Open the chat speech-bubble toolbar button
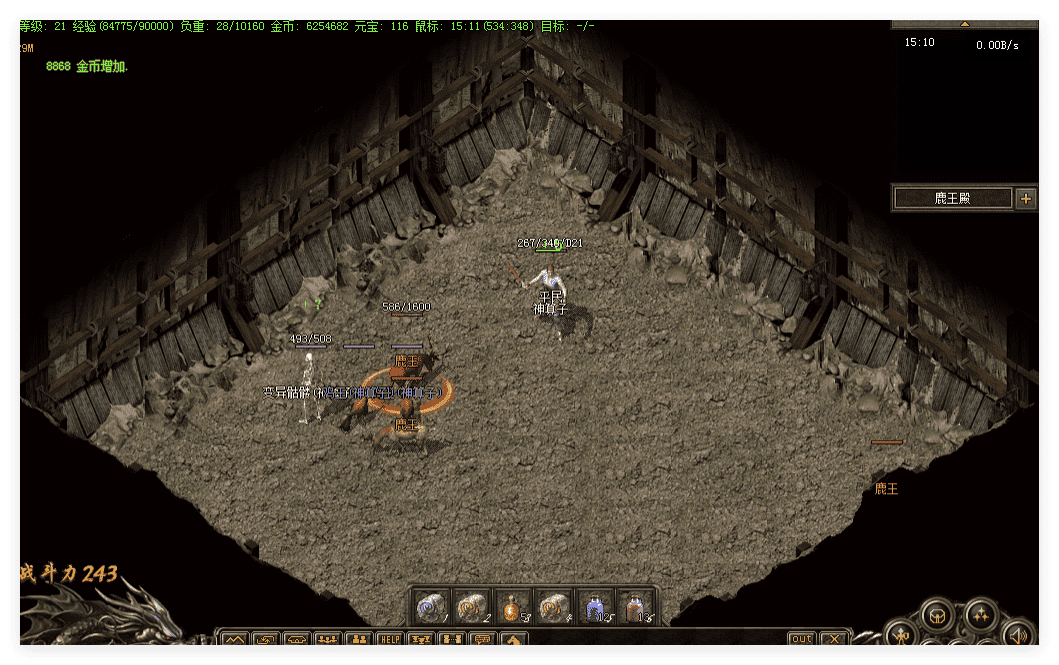This screenshot has height=665, width=1059. click(483, 639)
